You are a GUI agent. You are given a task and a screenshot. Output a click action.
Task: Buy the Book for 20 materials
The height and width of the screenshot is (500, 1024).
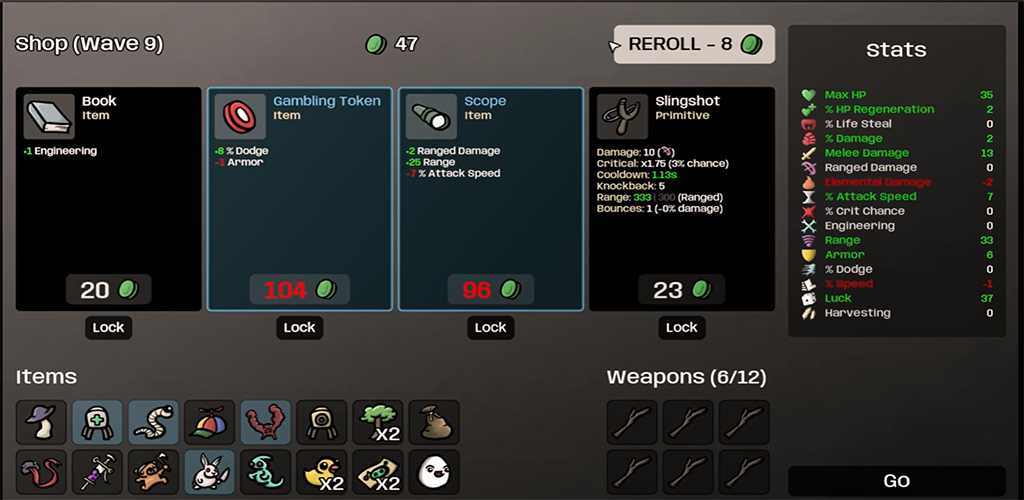pos(108,290)
